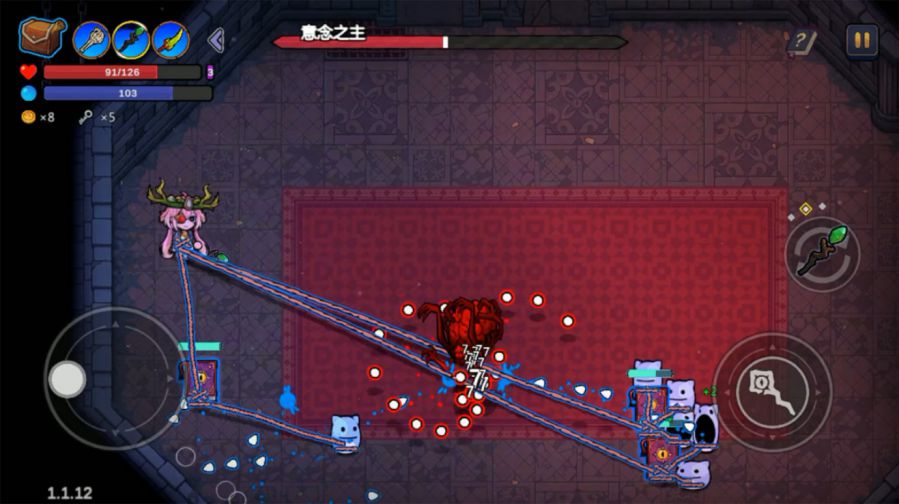Tap the virtual movement joystick
899x504 pixels.
coord(68,378)
